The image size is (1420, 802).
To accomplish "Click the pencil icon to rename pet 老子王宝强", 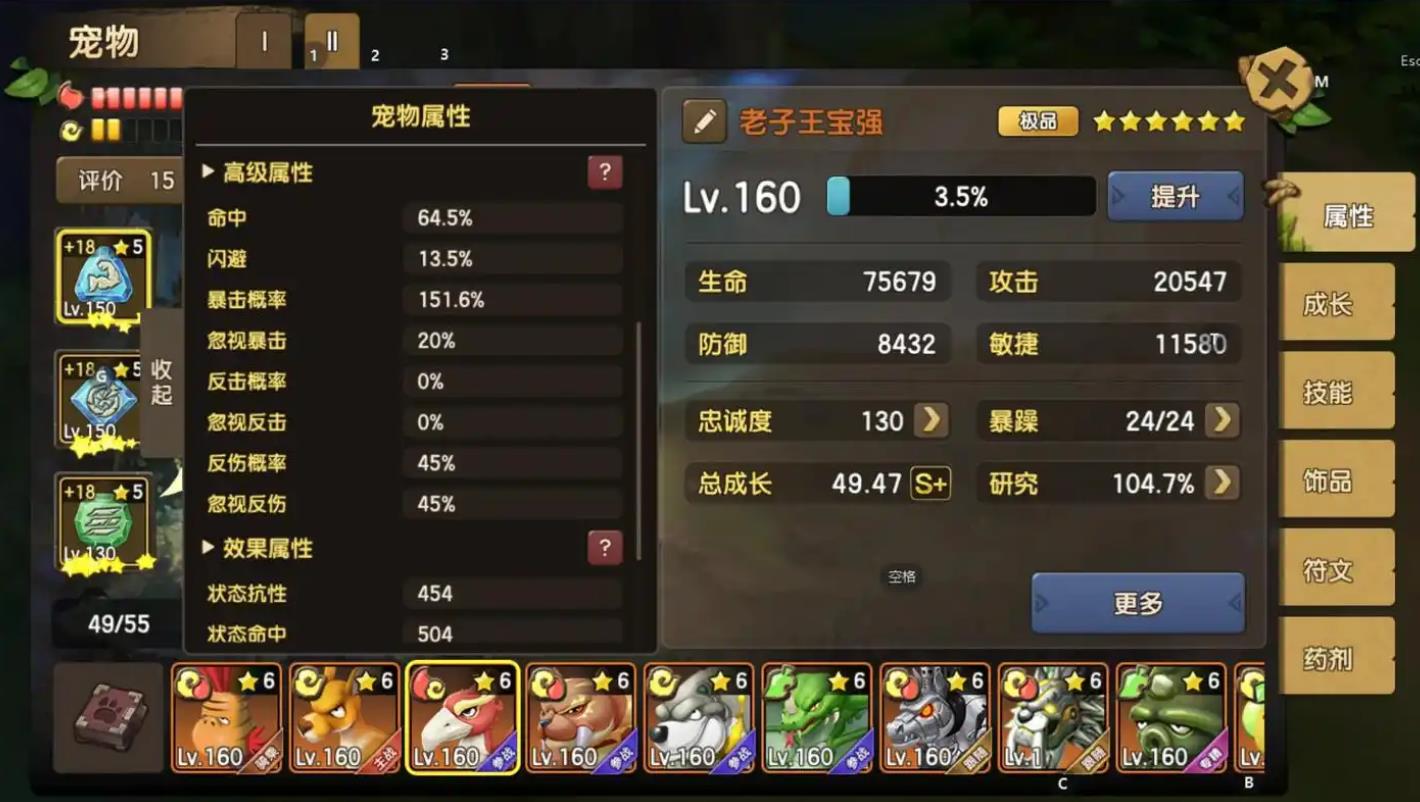I will pyautogui.click(x=704, y=120).
